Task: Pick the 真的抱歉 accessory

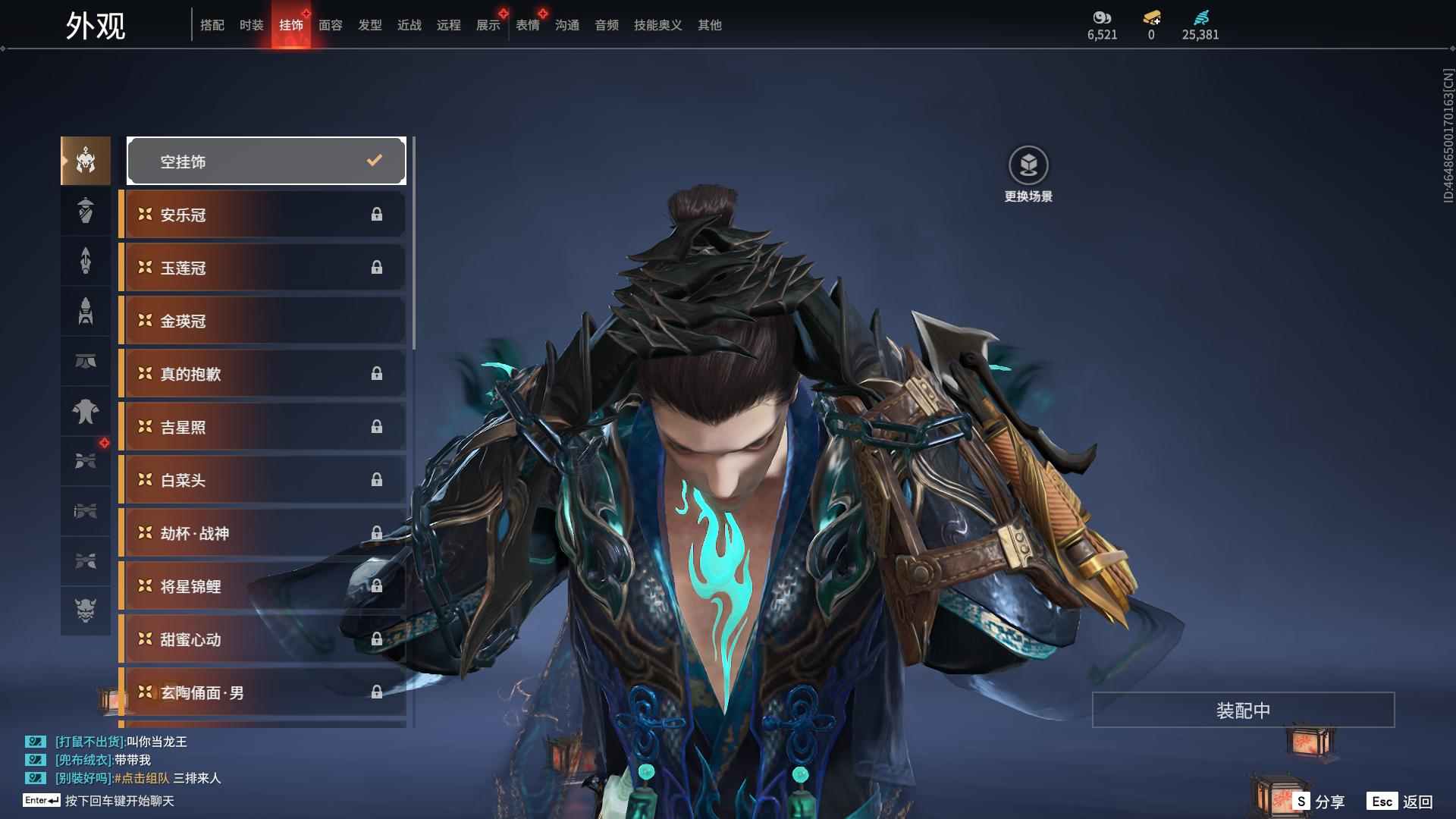Action: pos(262,374)
